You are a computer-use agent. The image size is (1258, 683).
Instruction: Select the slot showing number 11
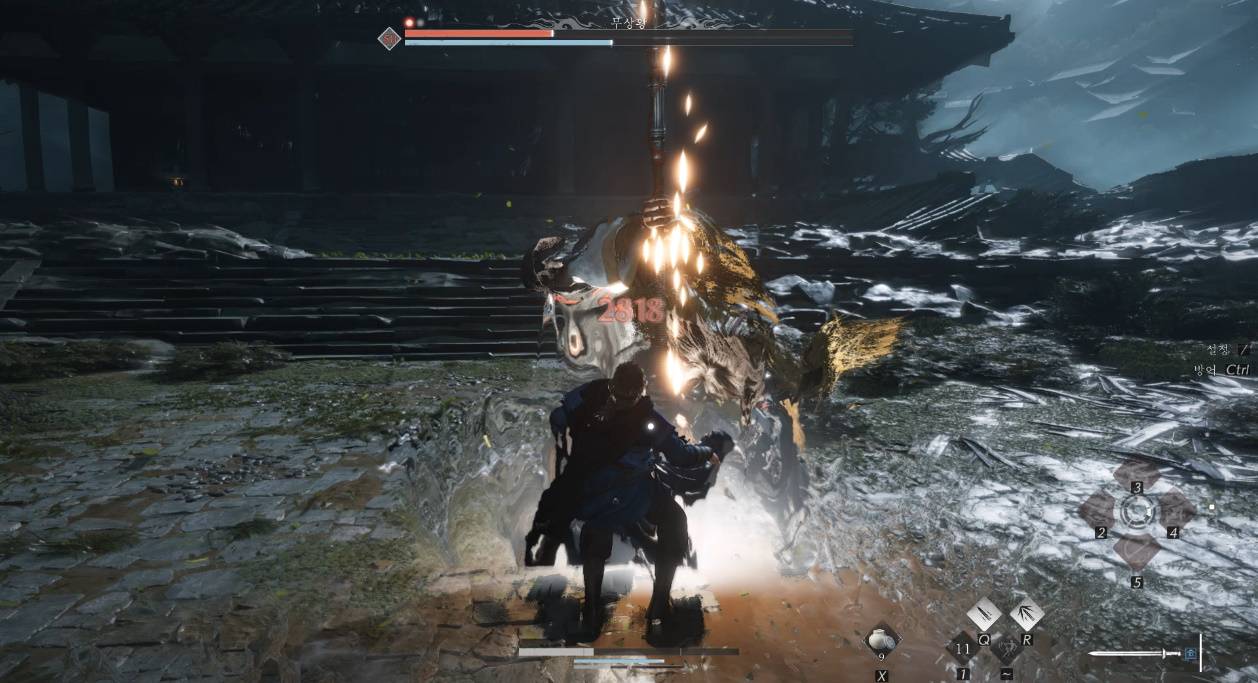(x=964, y=649)
